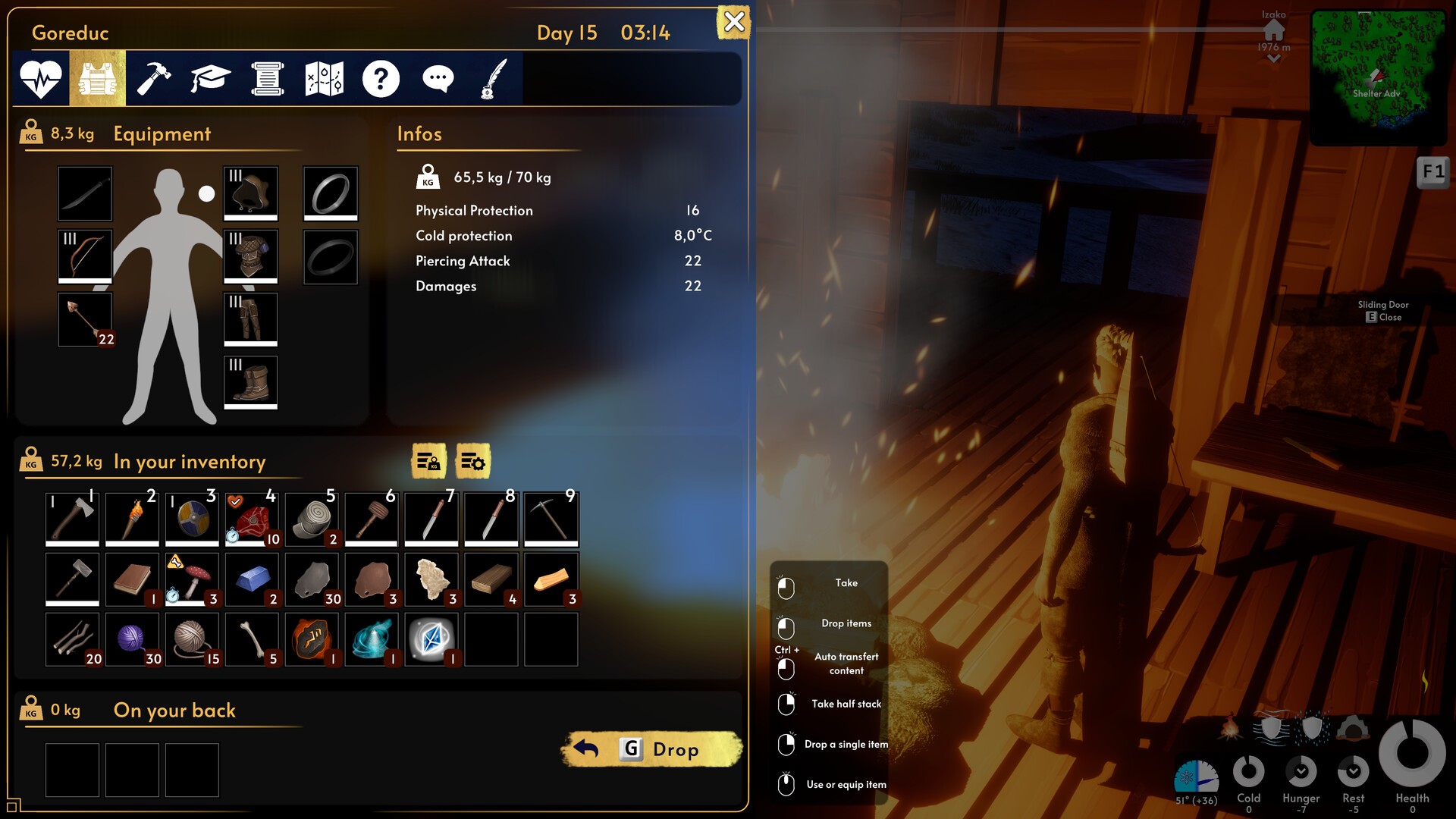The width and height of the screenshot is (1456, 819).
Task: Close the inventory window
Action: click(x=733, y=22)
